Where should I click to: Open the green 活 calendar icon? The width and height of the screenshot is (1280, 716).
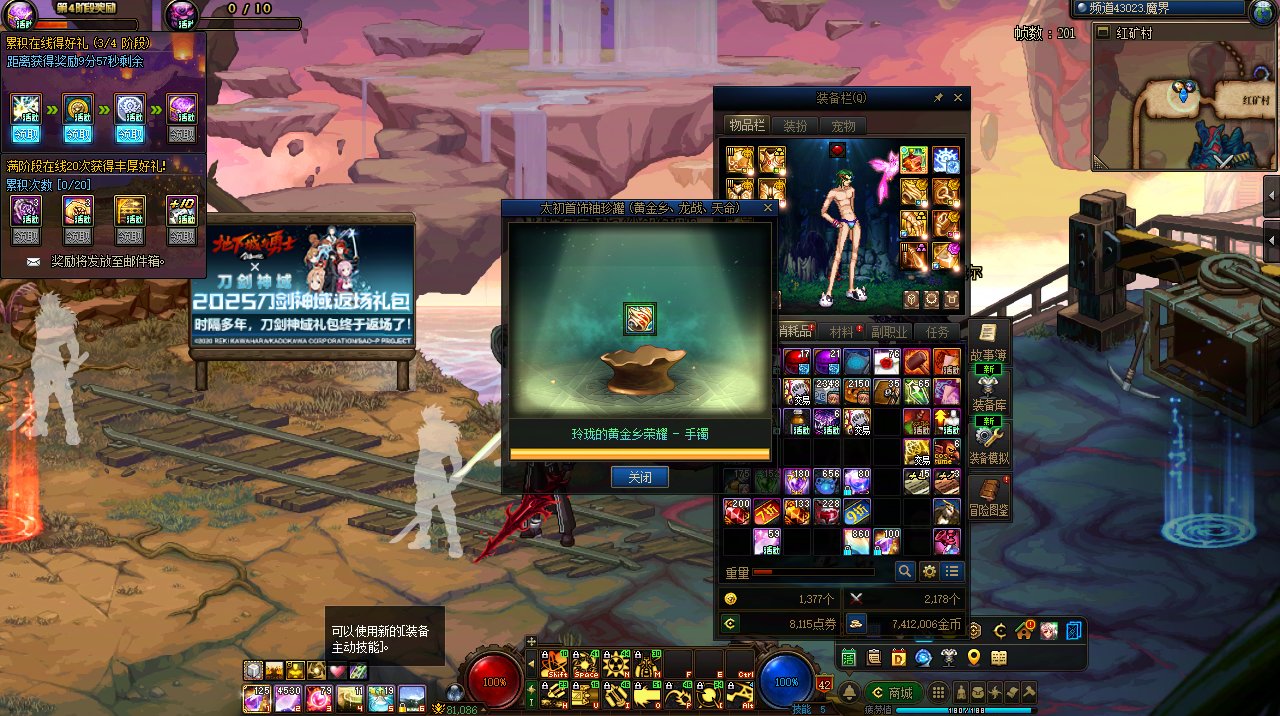tap(848, 657)
